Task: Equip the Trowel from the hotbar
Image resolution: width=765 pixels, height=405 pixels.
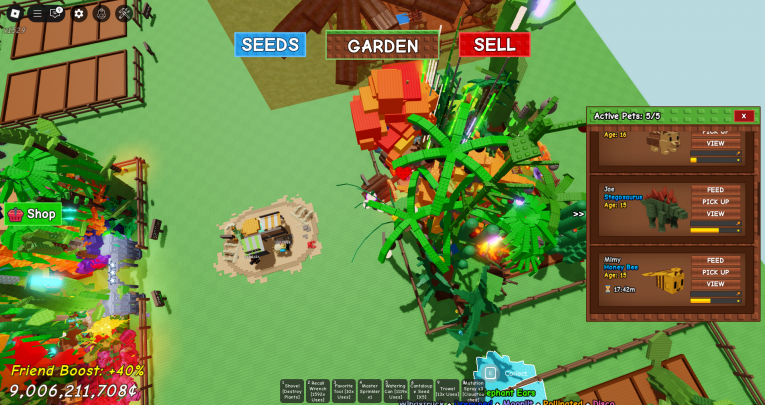Action: pos(448,391)
